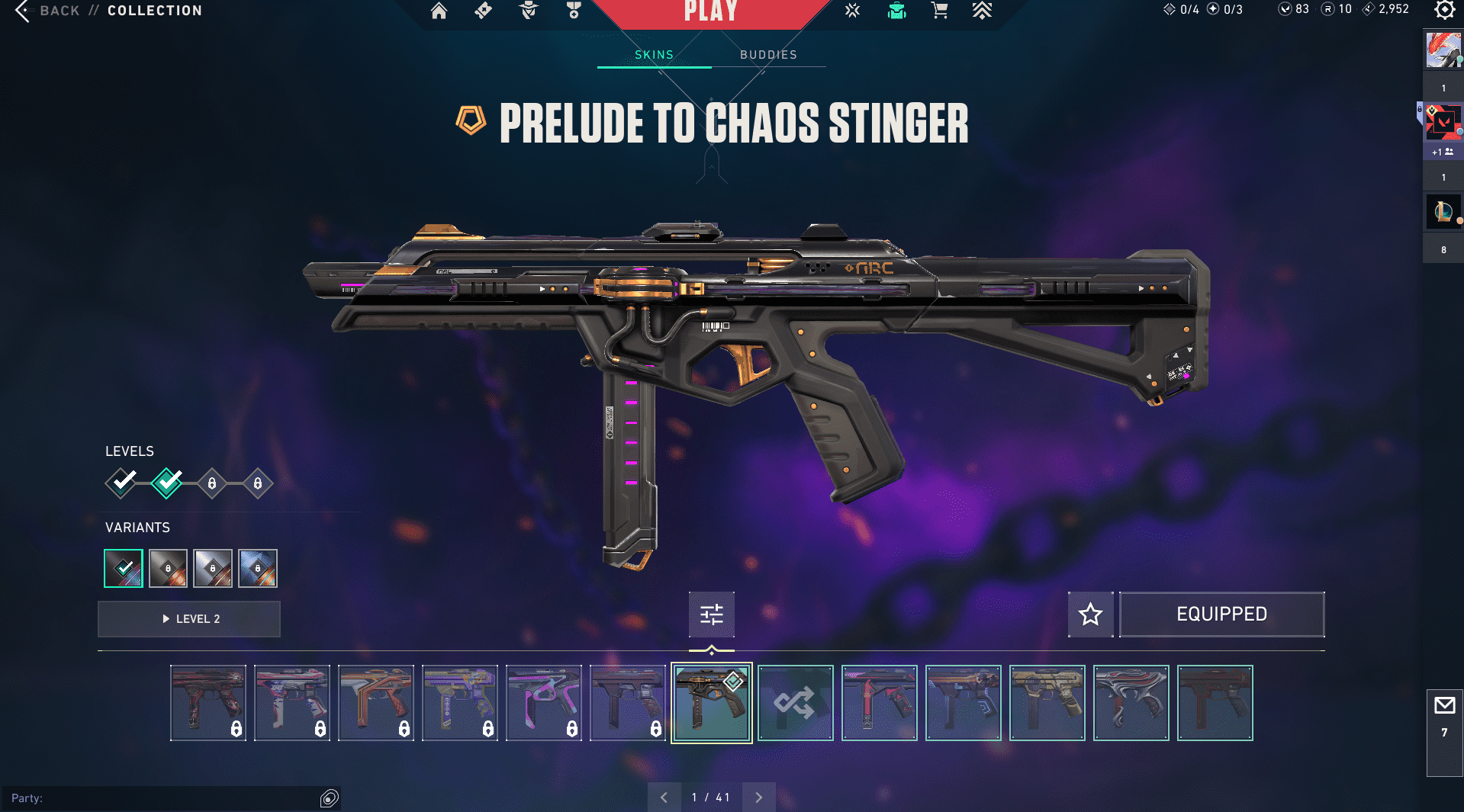Screen dimensions: 1464x812
Task: Choose the first equipped color variant
Action: [124, 569]
